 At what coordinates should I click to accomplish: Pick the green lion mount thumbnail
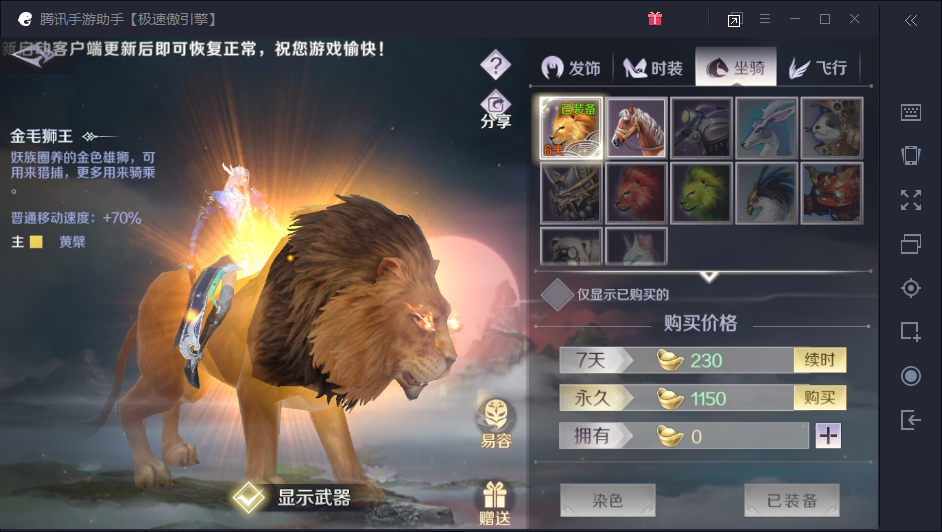pos(701,192)
